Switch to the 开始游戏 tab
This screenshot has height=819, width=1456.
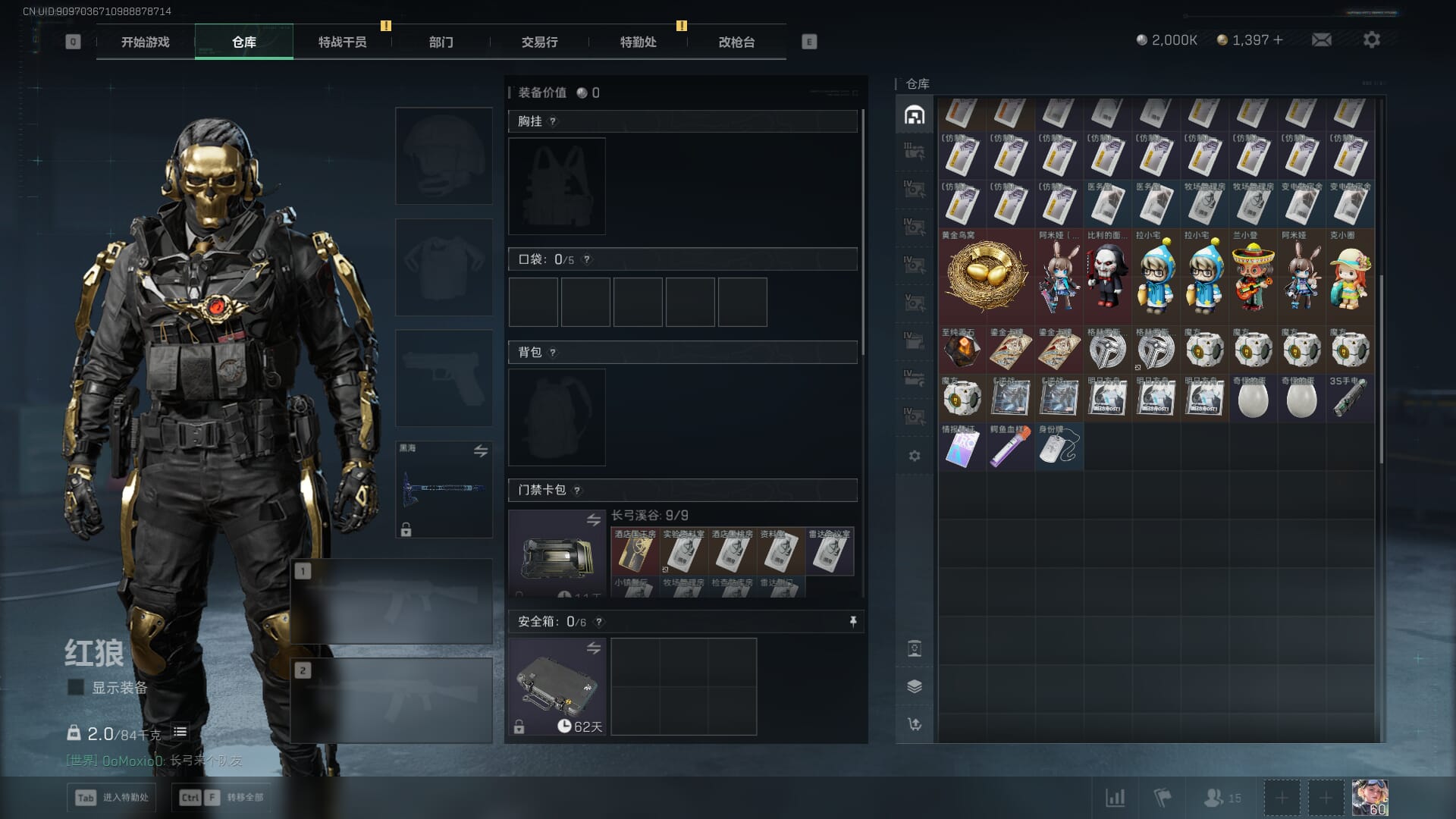click(145, 42)
